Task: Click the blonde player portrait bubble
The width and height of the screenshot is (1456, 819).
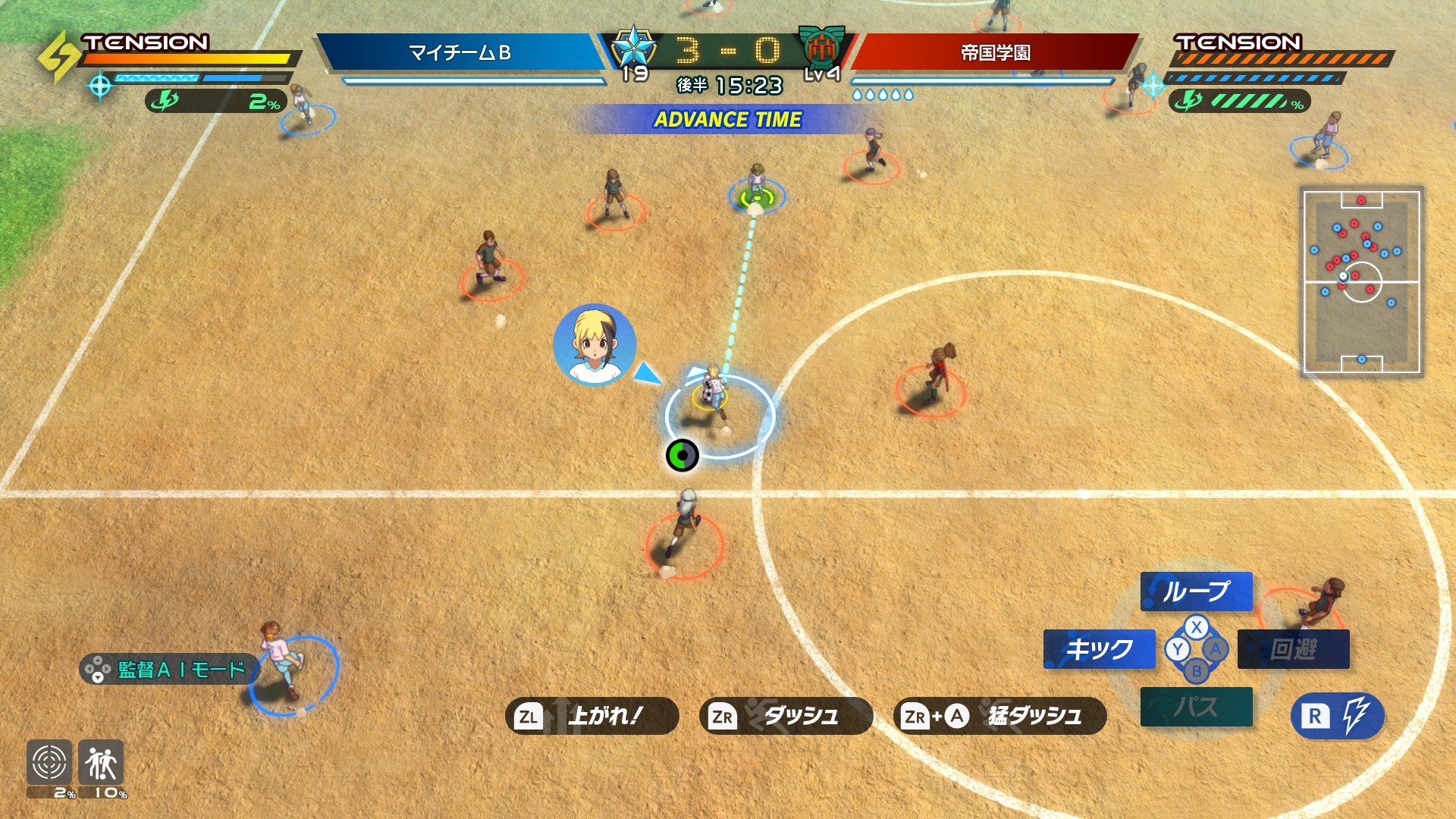Action: [595, 345]
